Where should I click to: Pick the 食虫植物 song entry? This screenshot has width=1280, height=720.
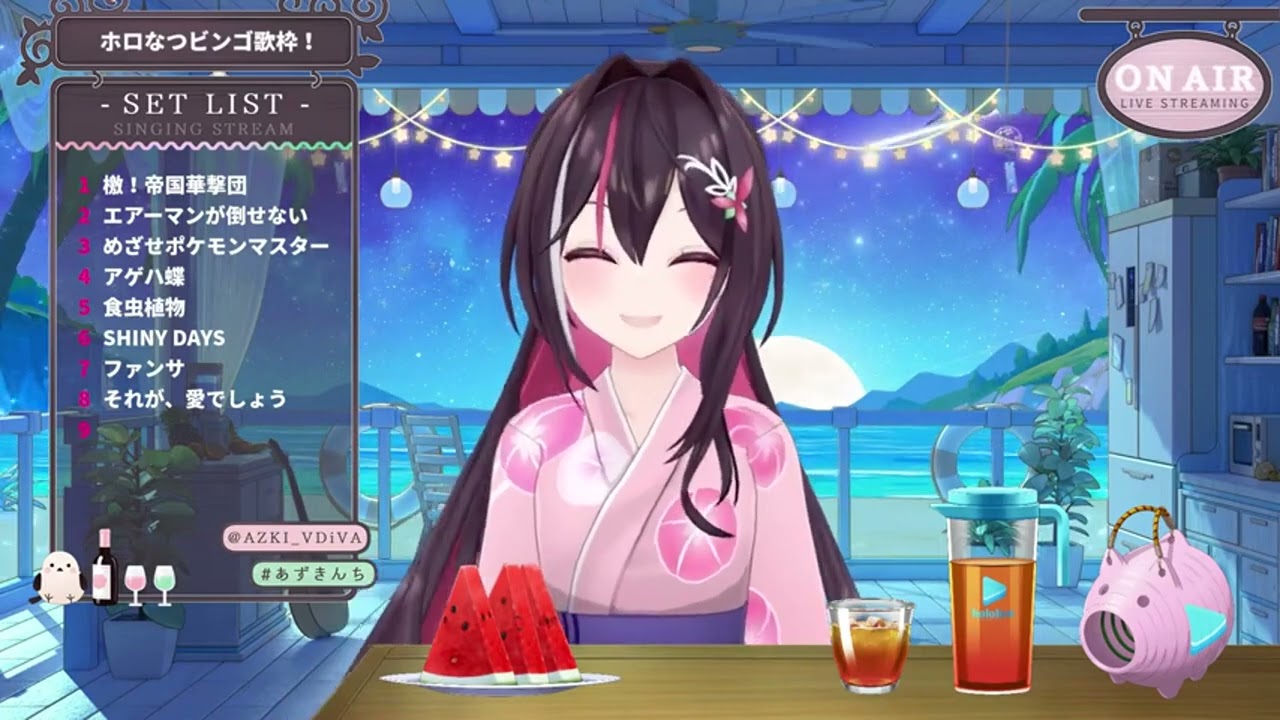[143, 307]
